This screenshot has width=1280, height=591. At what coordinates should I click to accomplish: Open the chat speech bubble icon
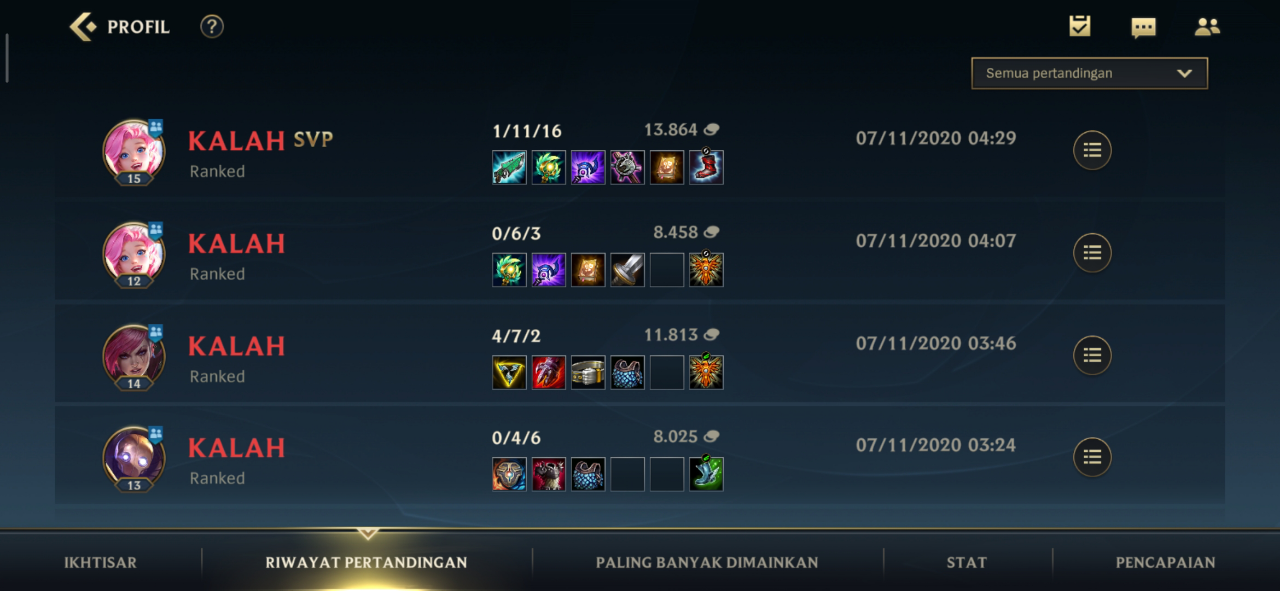click(1143, 27)
